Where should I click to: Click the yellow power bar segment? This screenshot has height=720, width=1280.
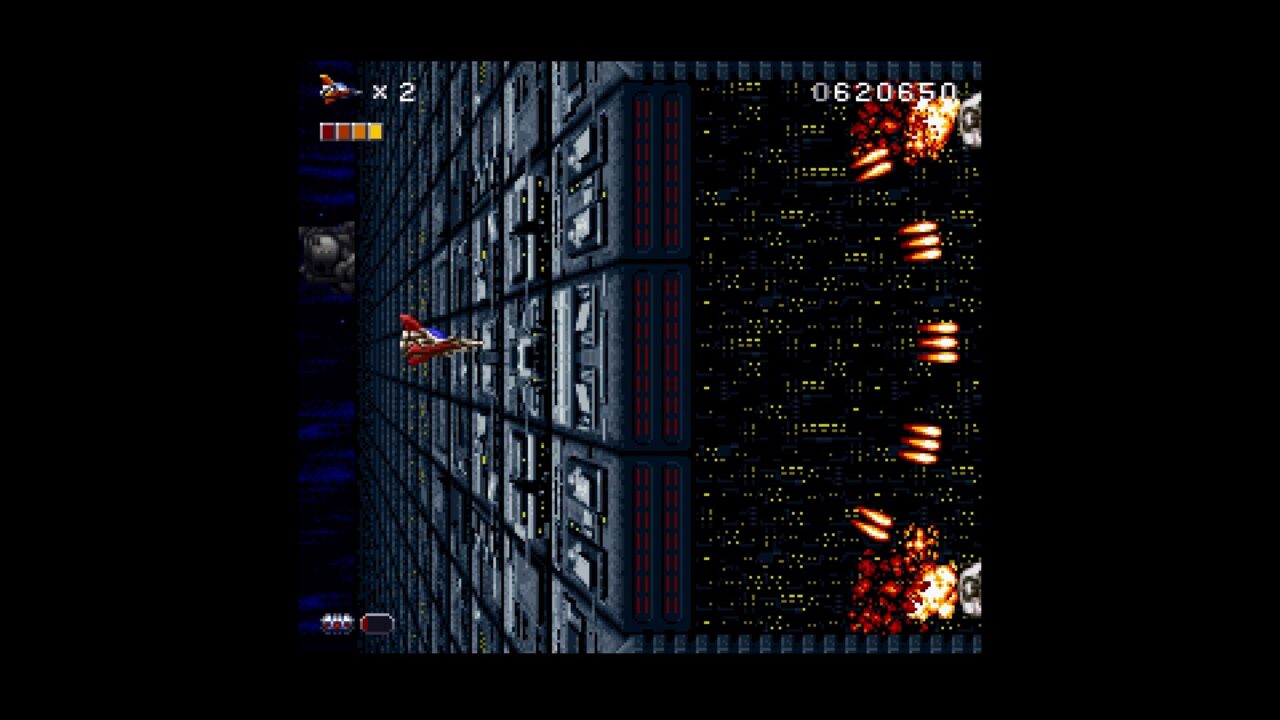click(376, 130)
